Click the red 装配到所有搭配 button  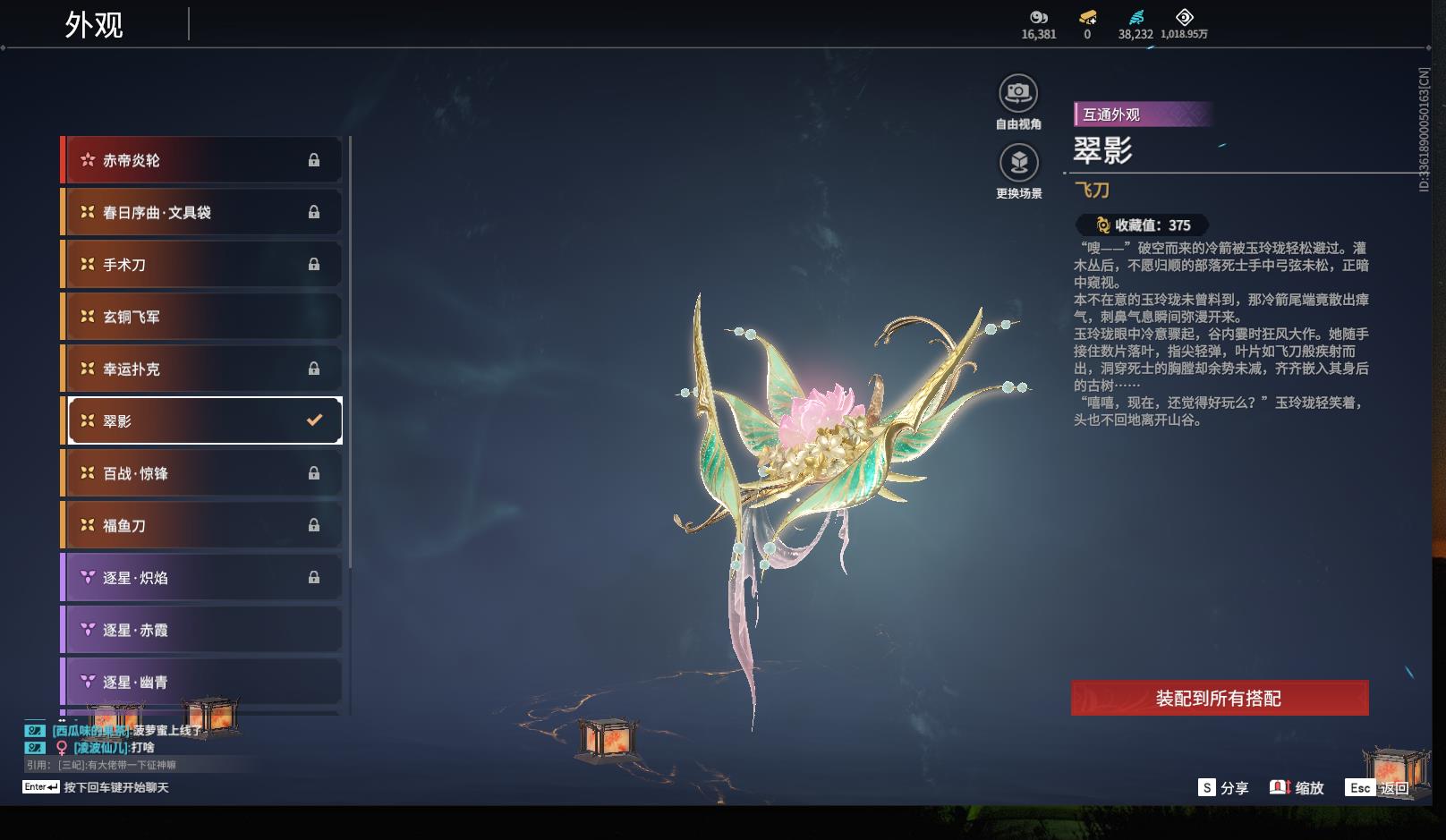[x=1219, y=699]
